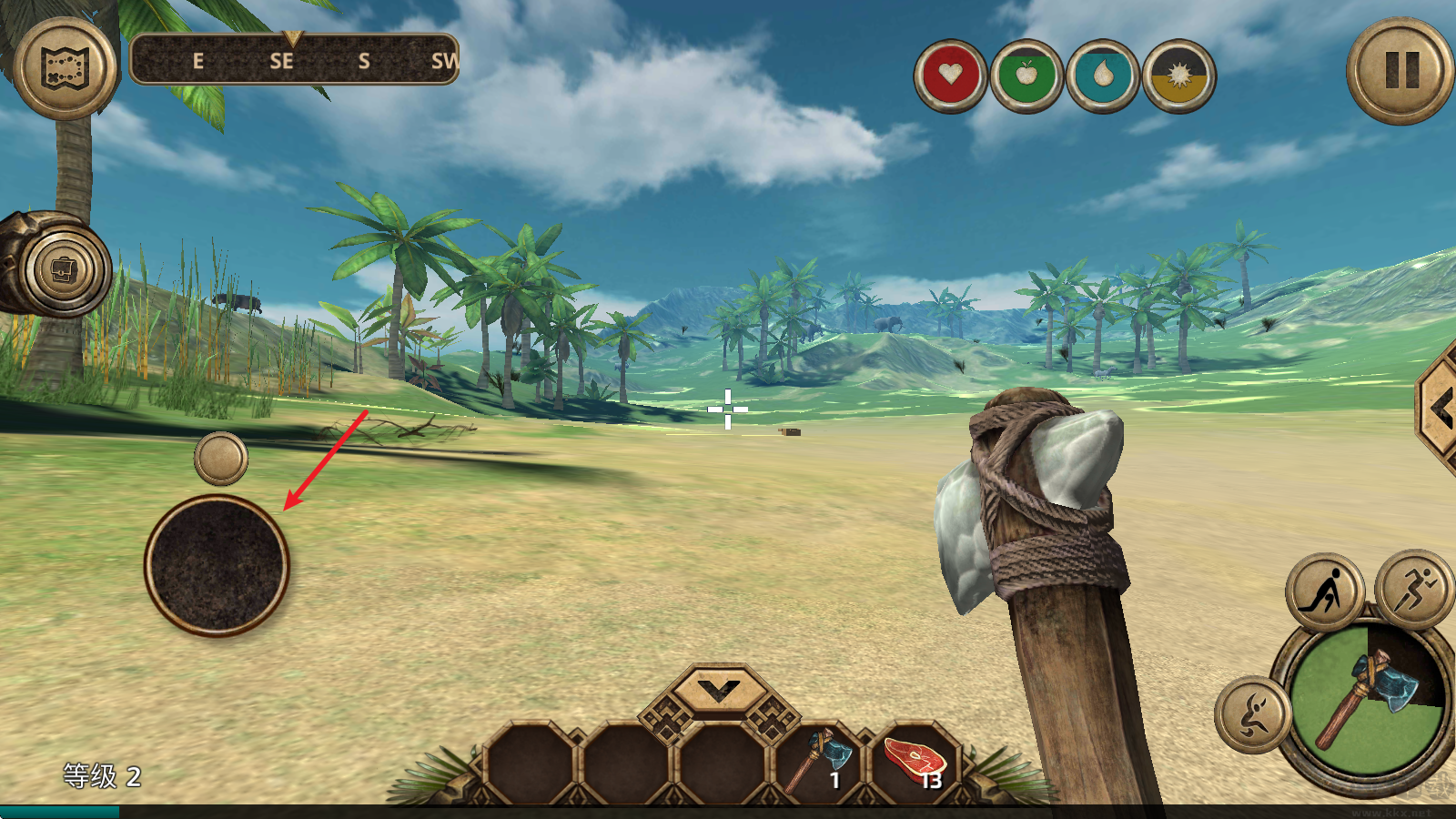Select the stone axe hotbar slot
Screen dimensions: 1456x819
(x=819, y=761)
